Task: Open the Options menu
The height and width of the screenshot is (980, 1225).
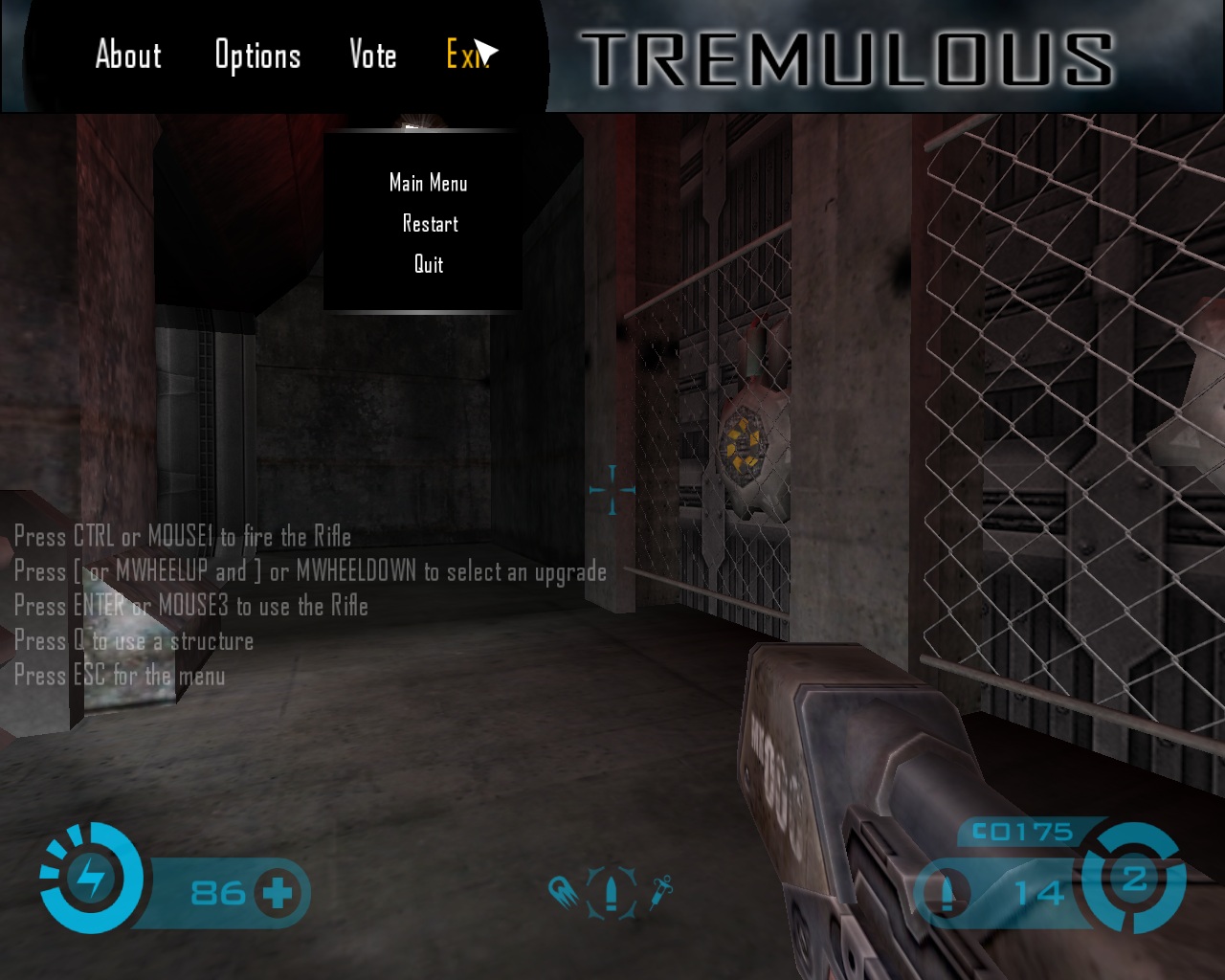Action: point(257,56)
